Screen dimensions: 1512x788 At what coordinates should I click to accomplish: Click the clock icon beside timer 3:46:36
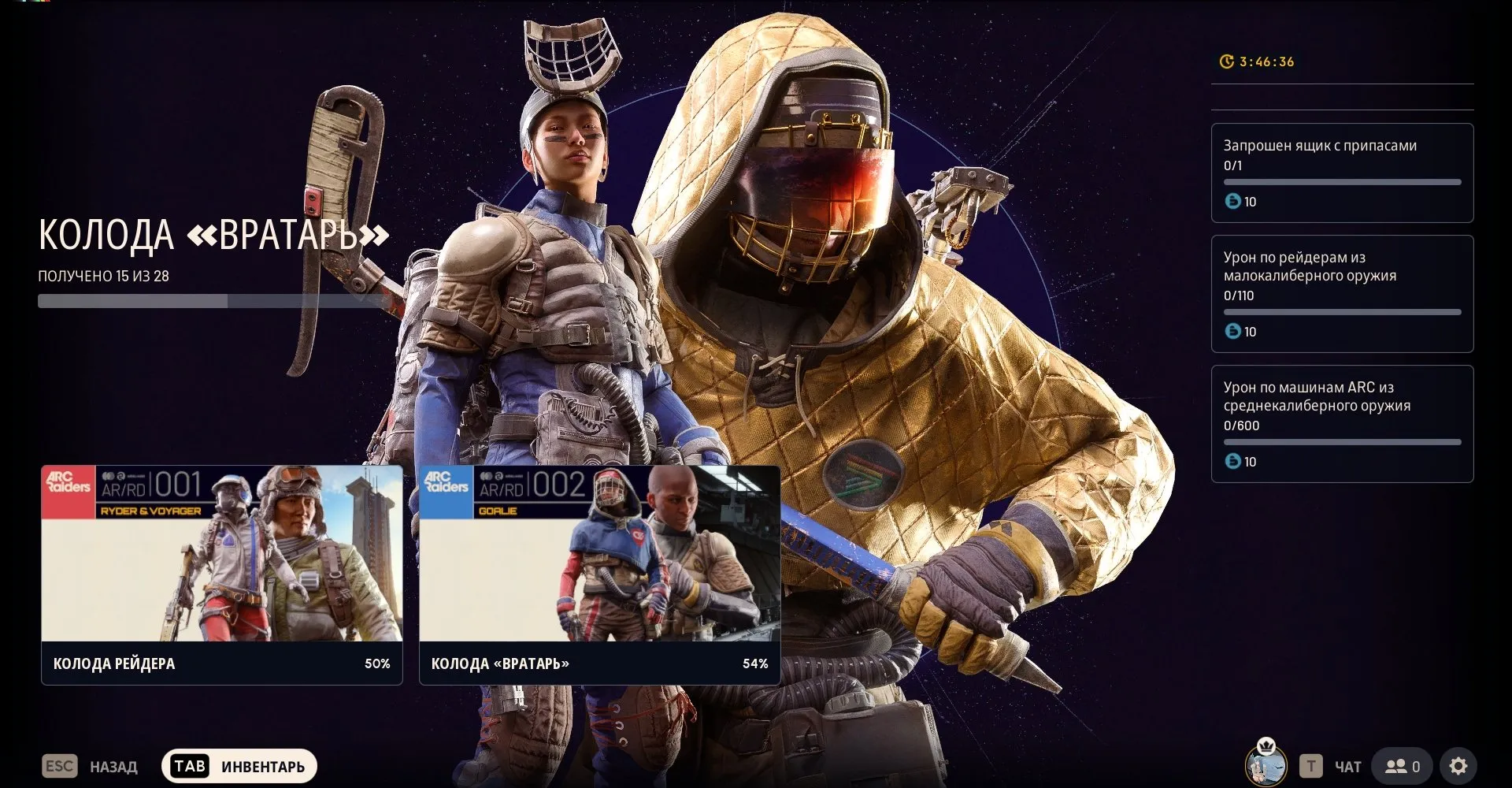1225,61
